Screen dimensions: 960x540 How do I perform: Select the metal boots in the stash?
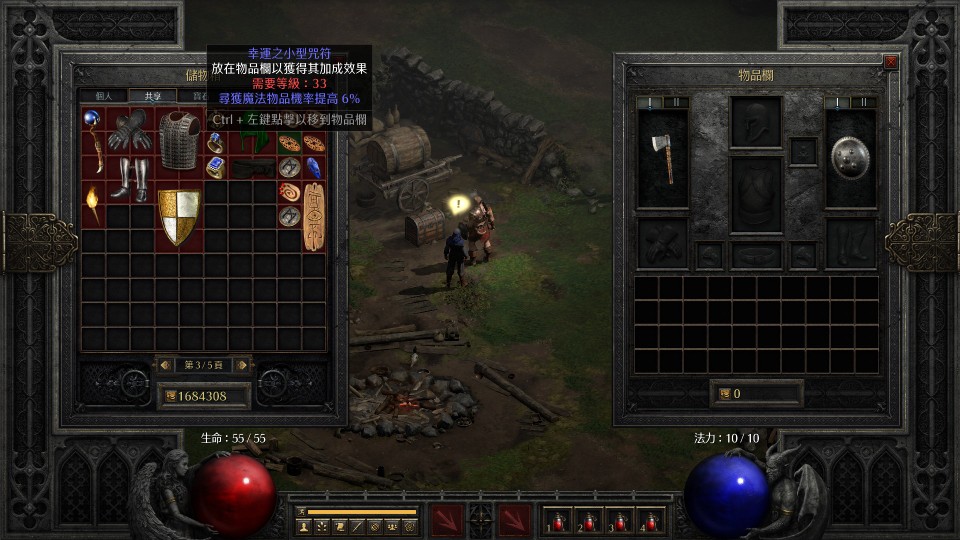[130, 178]
